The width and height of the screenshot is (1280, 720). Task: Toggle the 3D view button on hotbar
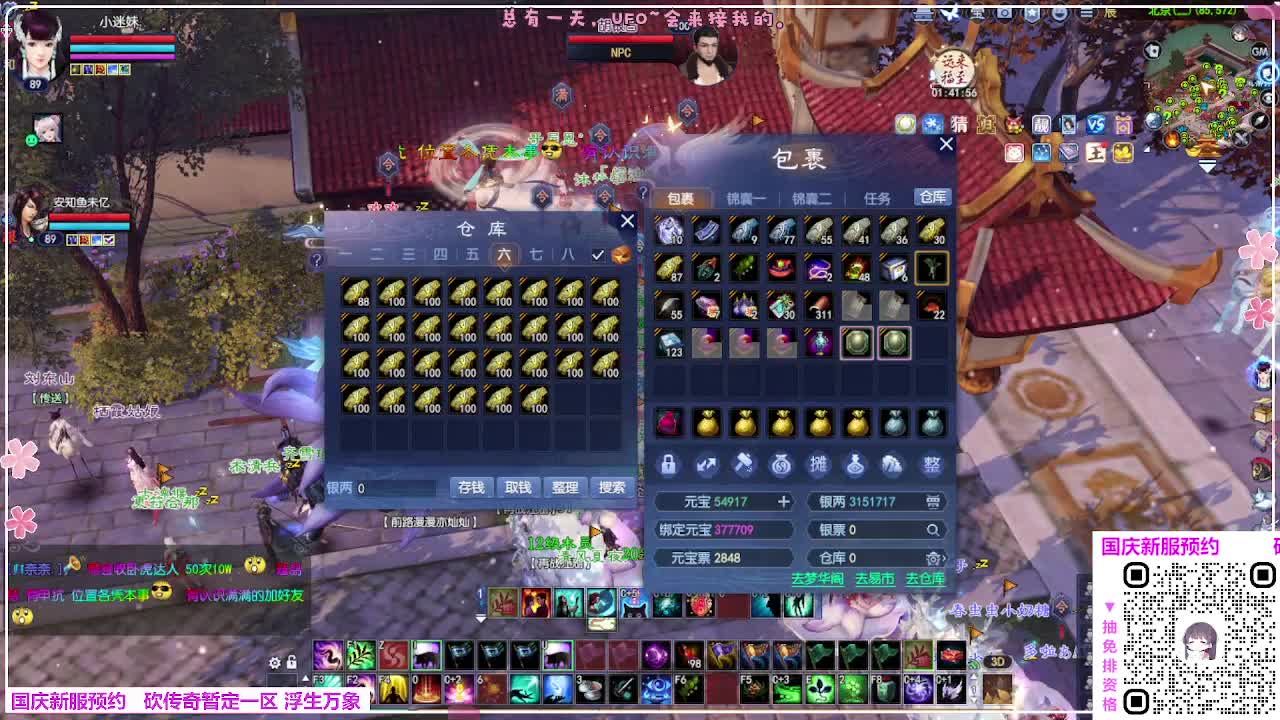pyautogui.click(x=996, y=661)
